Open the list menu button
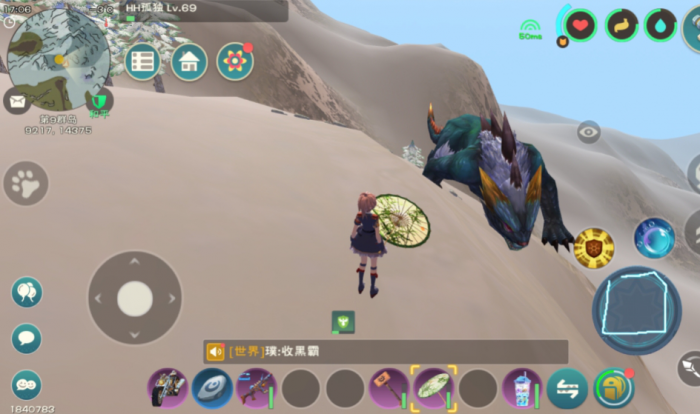 pyautogui.click(x=143, y=62)
